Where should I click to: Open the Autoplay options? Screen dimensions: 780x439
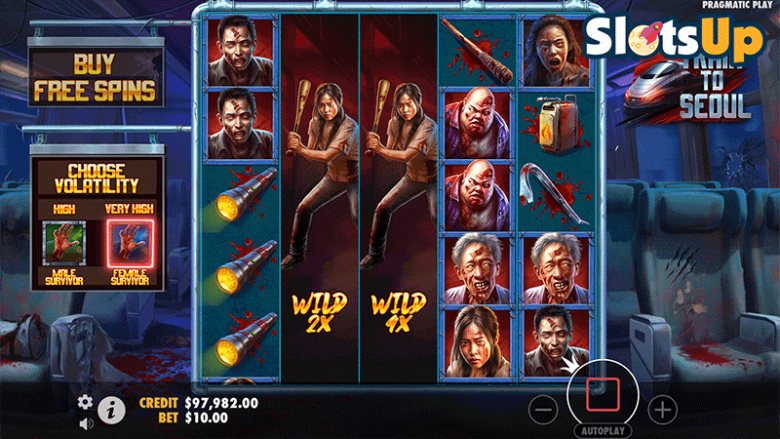tap(602, 430)
